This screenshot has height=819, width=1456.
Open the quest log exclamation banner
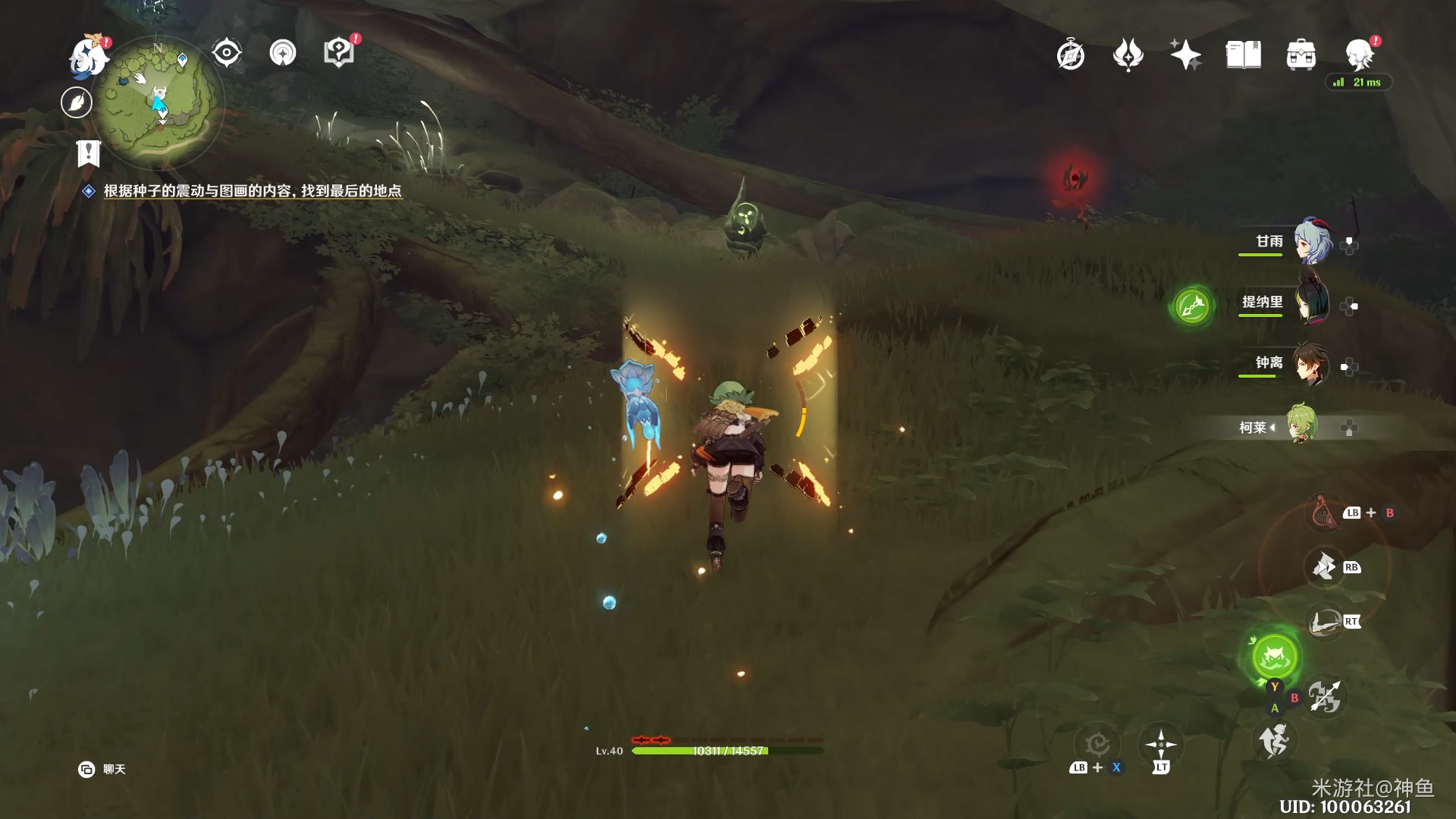point(88,153)
